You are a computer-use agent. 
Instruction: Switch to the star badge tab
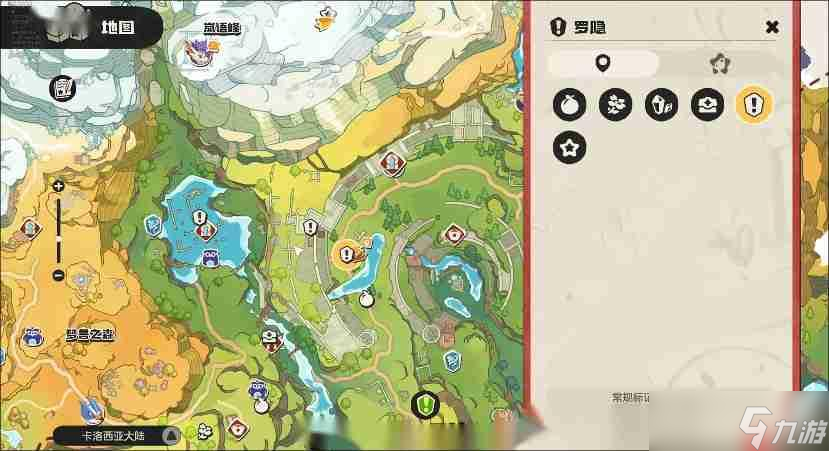pyautogui.click(x=716, y=64)
